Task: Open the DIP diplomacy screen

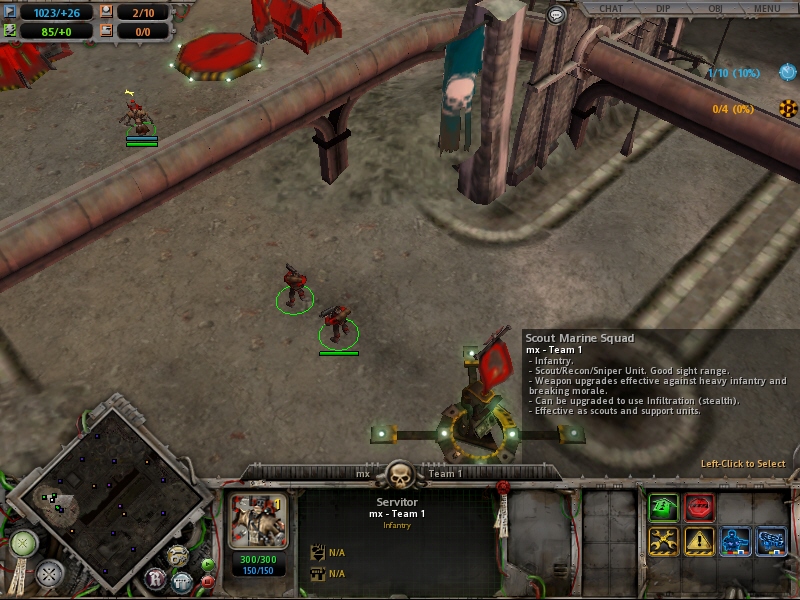Action: (663, 9)
